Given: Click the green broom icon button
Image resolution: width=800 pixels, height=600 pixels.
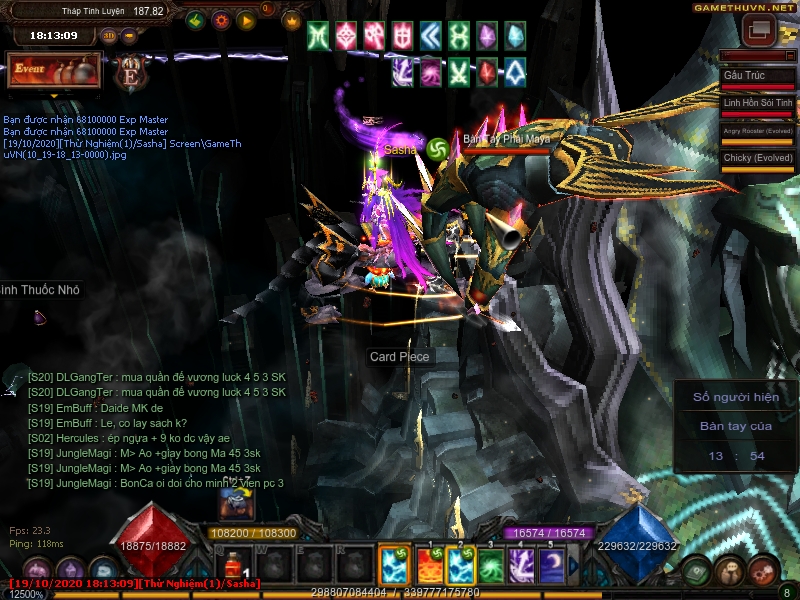Looking at the screenshot, I should coord(196,20).
